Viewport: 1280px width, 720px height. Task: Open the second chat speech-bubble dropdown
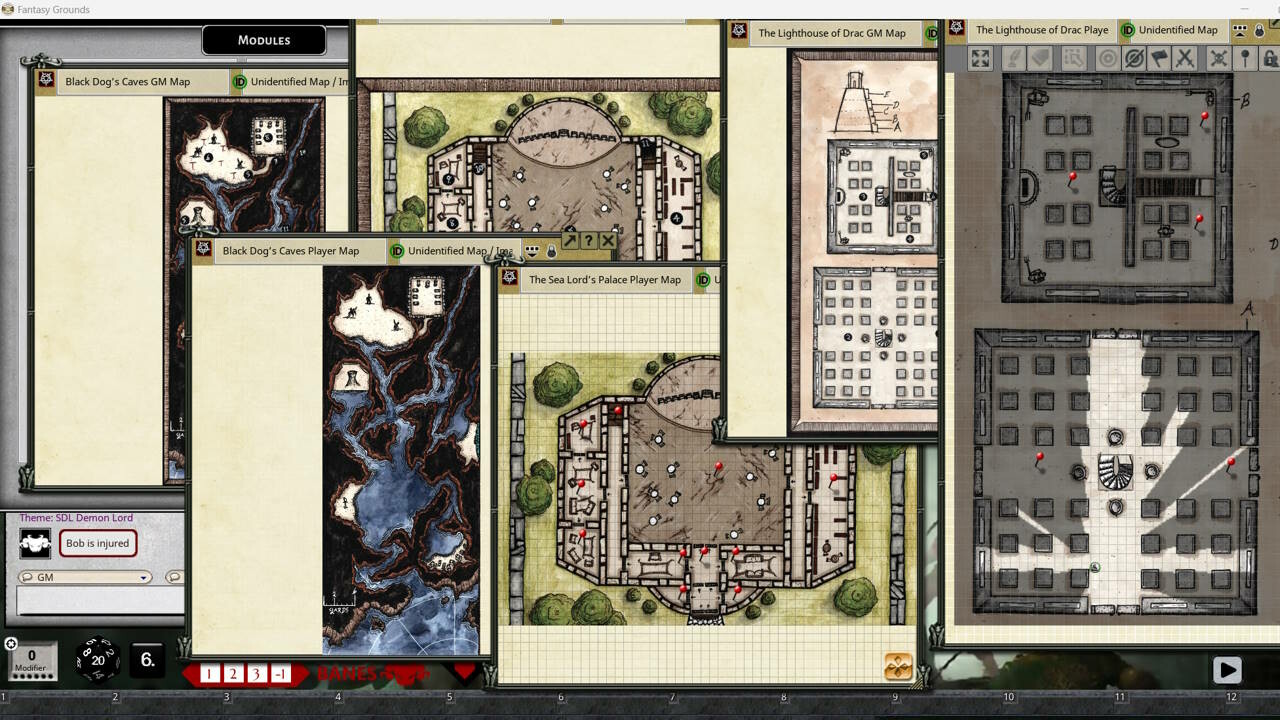pos(175,577)
